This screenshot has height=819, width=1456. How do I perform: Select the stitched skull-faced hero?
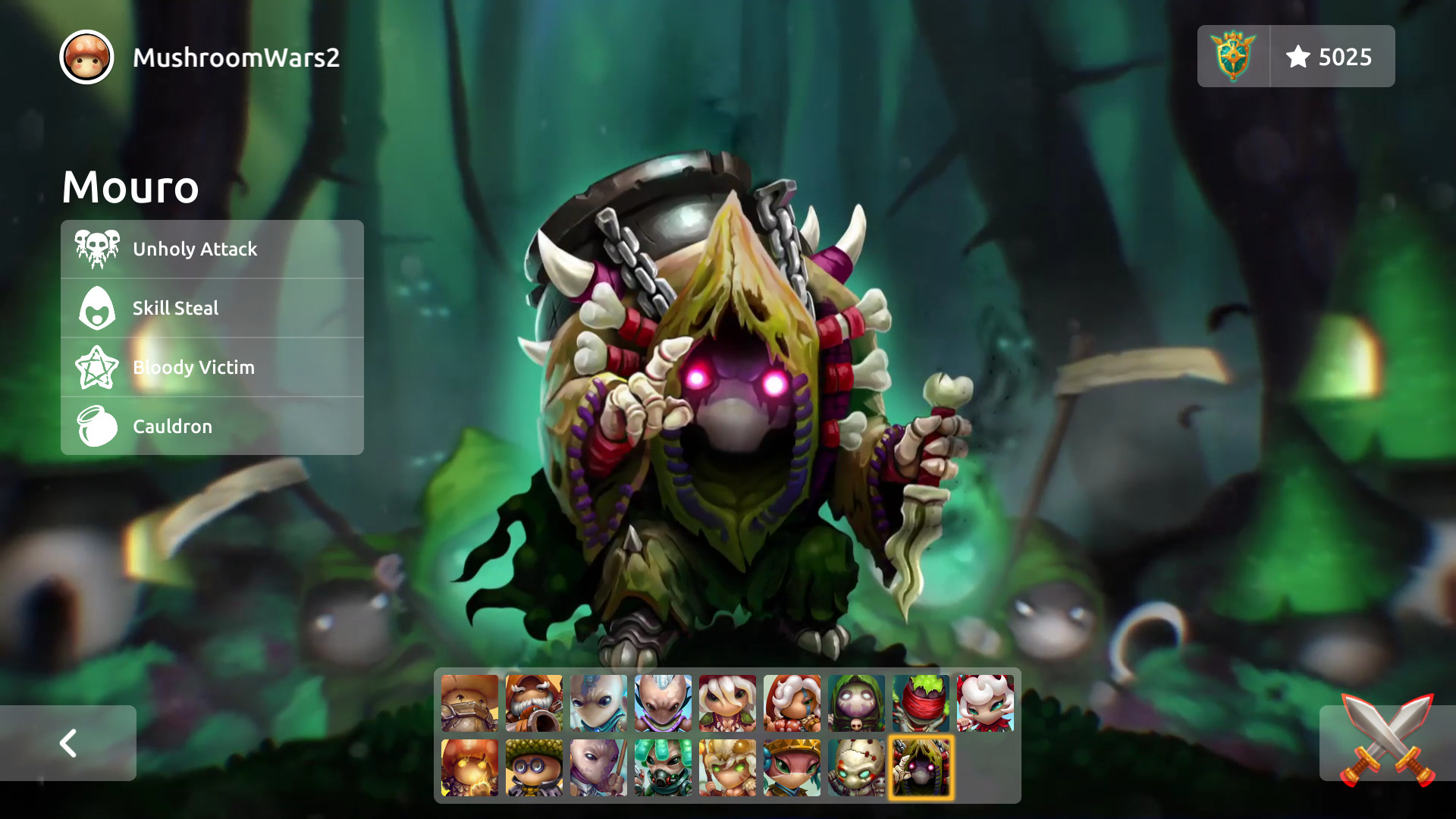click(x=855, y=767)
